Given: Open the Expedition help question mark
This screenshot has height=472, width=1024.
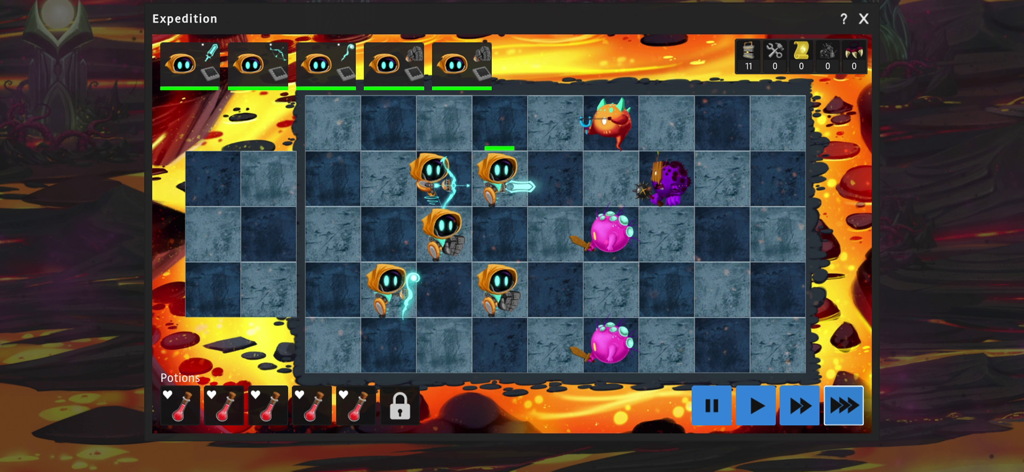Looking at the screenshot, I should (x=843, y=19).
